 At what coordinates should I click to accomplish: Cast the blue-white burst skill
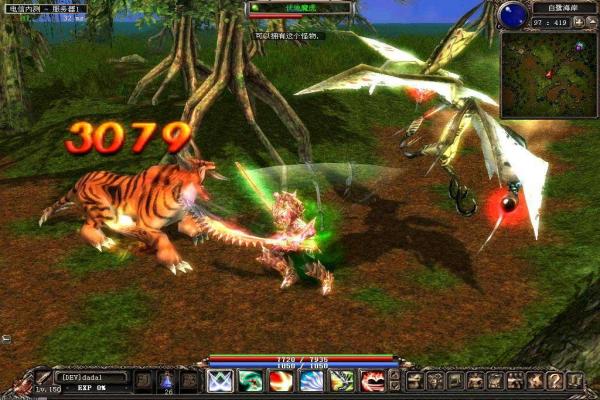coord(312,380)
